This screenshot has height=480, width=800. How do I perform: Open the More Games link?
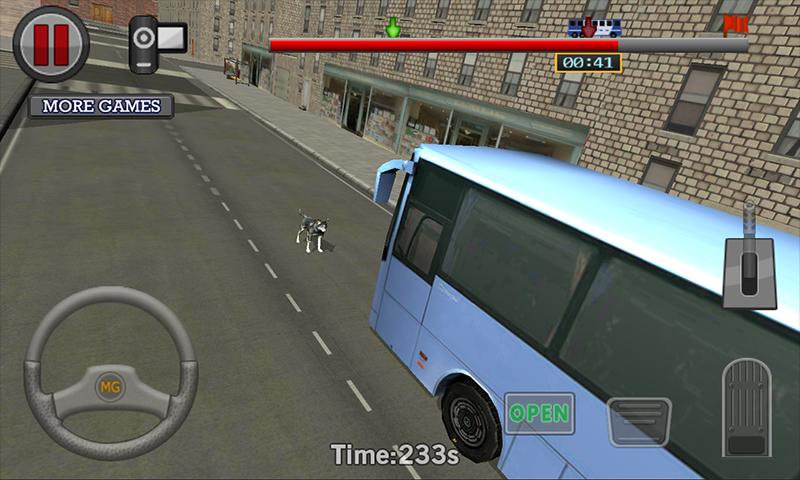[x=101, y=106]
